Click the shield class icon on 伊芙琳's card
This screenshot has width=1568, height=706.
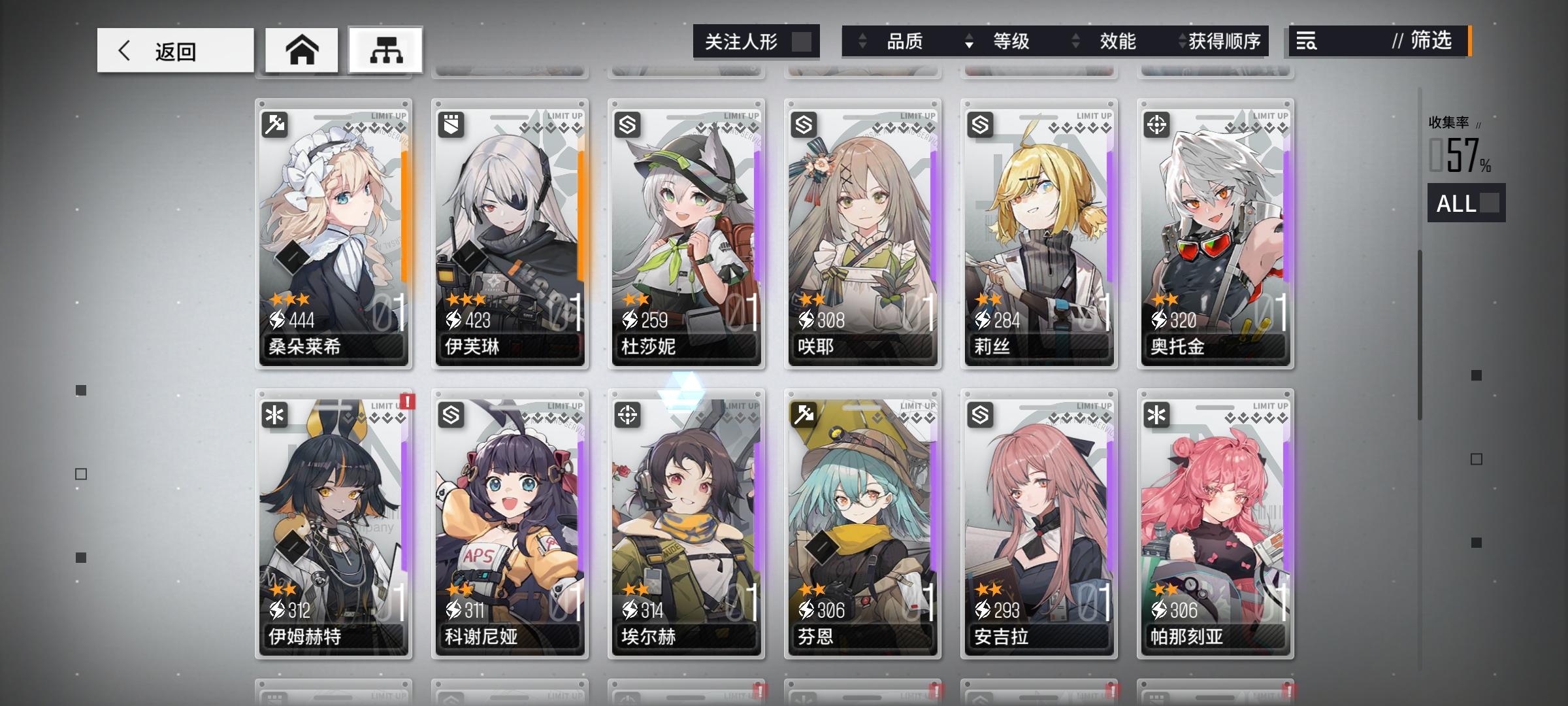click(x=451, y=124)
